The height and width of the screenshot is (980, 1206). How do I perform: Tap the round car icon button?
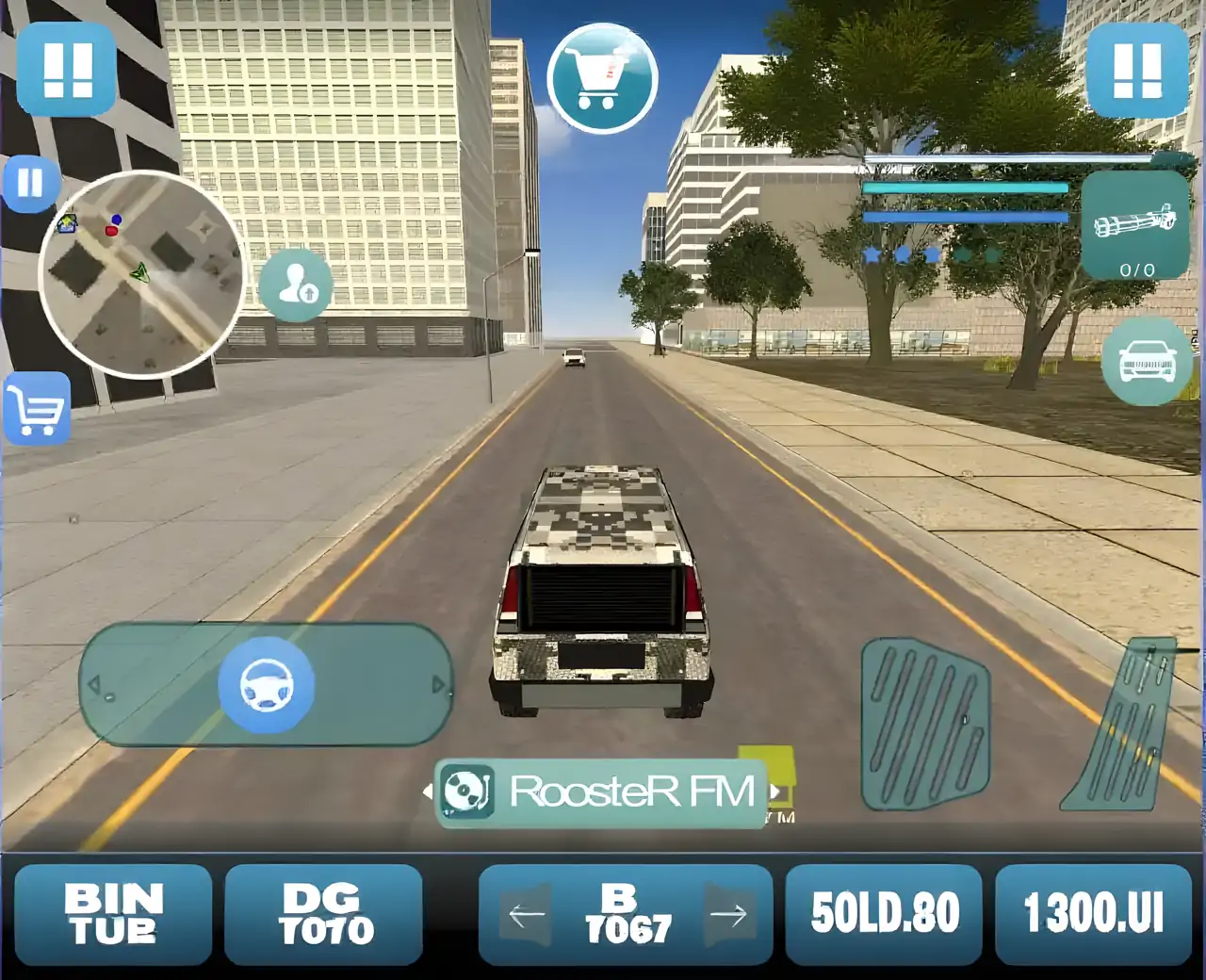pos(1147,362)
